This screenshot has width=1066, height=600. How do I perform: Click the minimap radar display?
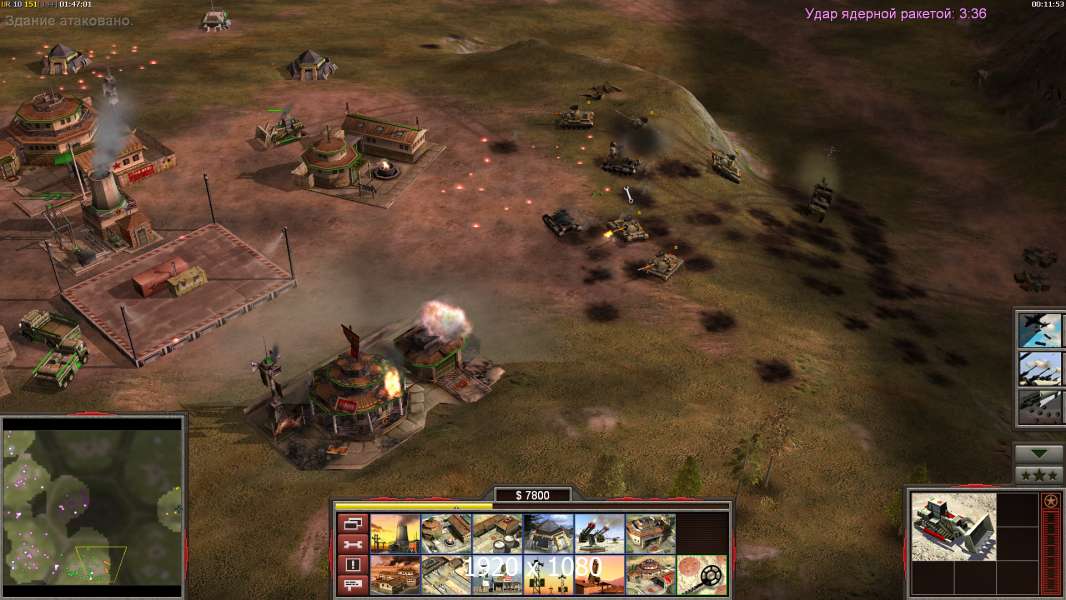[93, 506]
